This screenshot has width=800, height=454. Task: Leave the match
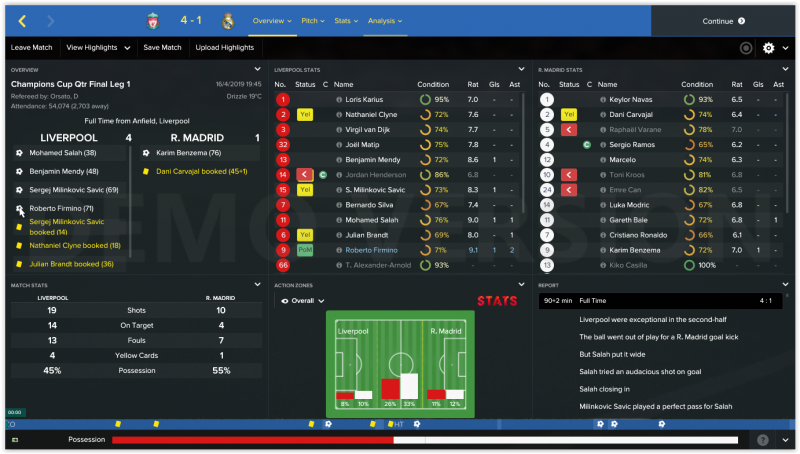(x=32, y=47)
